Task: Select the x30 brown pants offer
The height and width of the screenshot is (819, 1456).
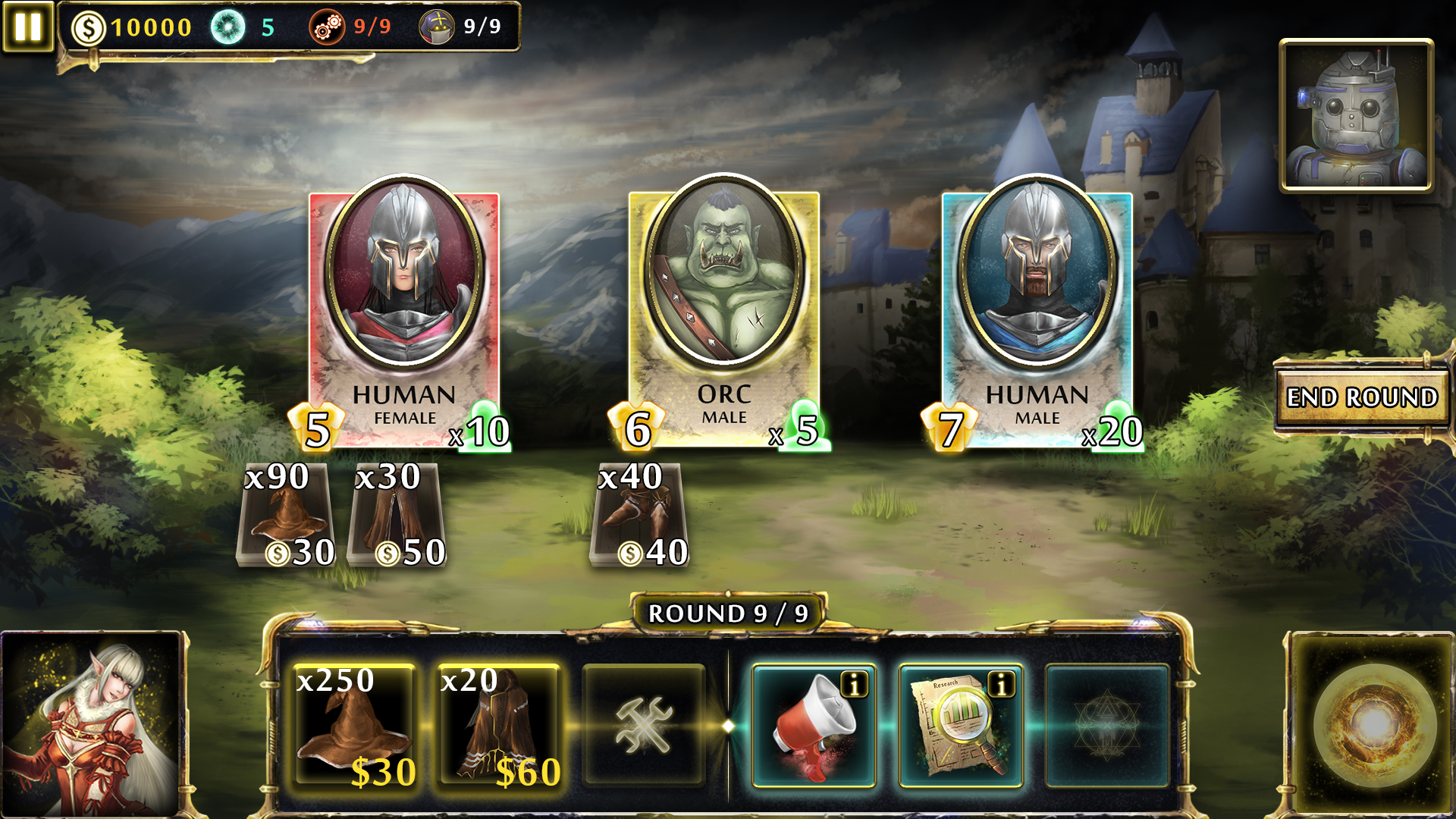Action: pyautogui.click(x=396, y=516)
